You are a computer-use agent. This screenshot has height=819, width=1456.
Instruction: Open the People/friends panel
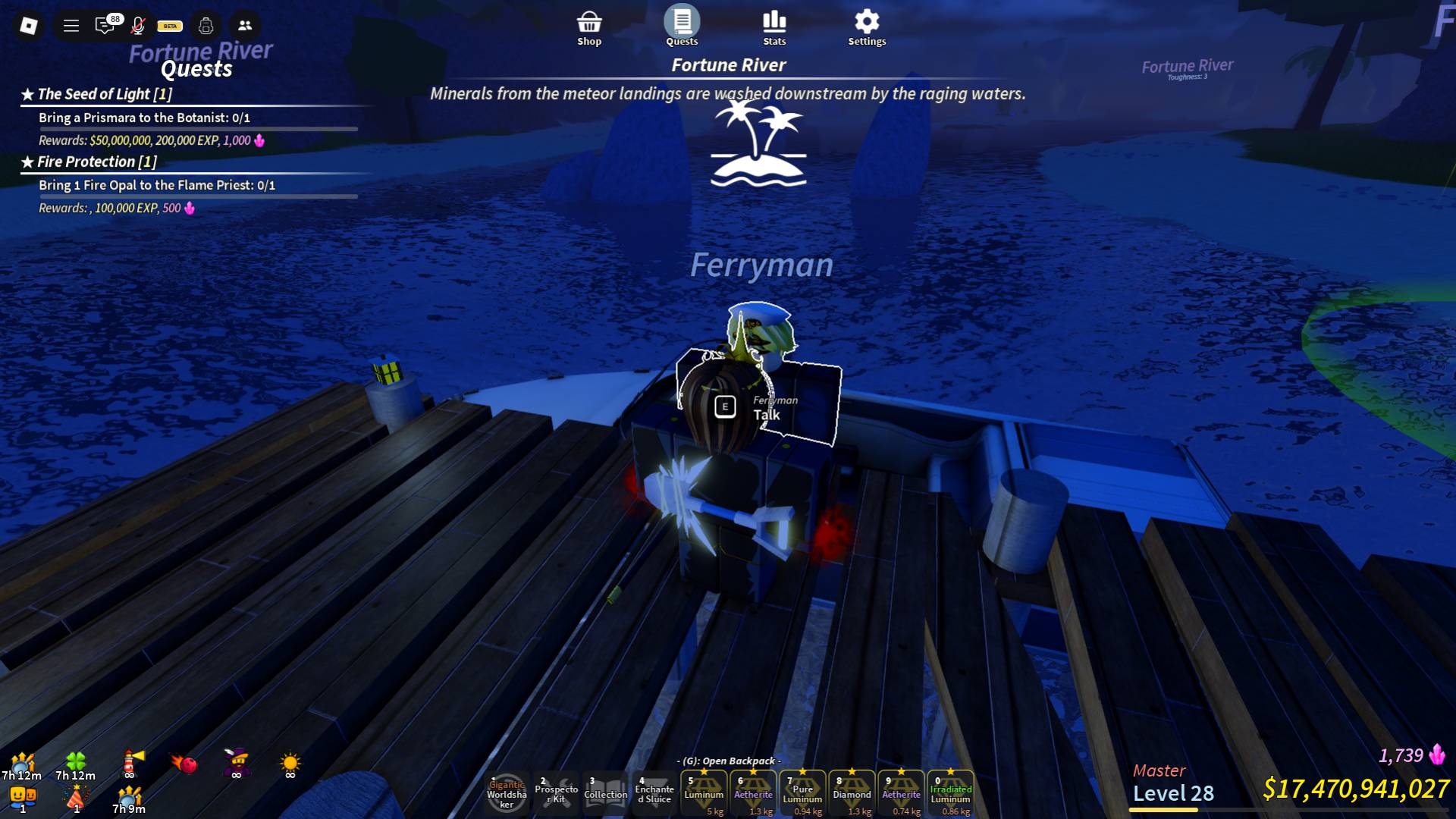click(243, 25)
